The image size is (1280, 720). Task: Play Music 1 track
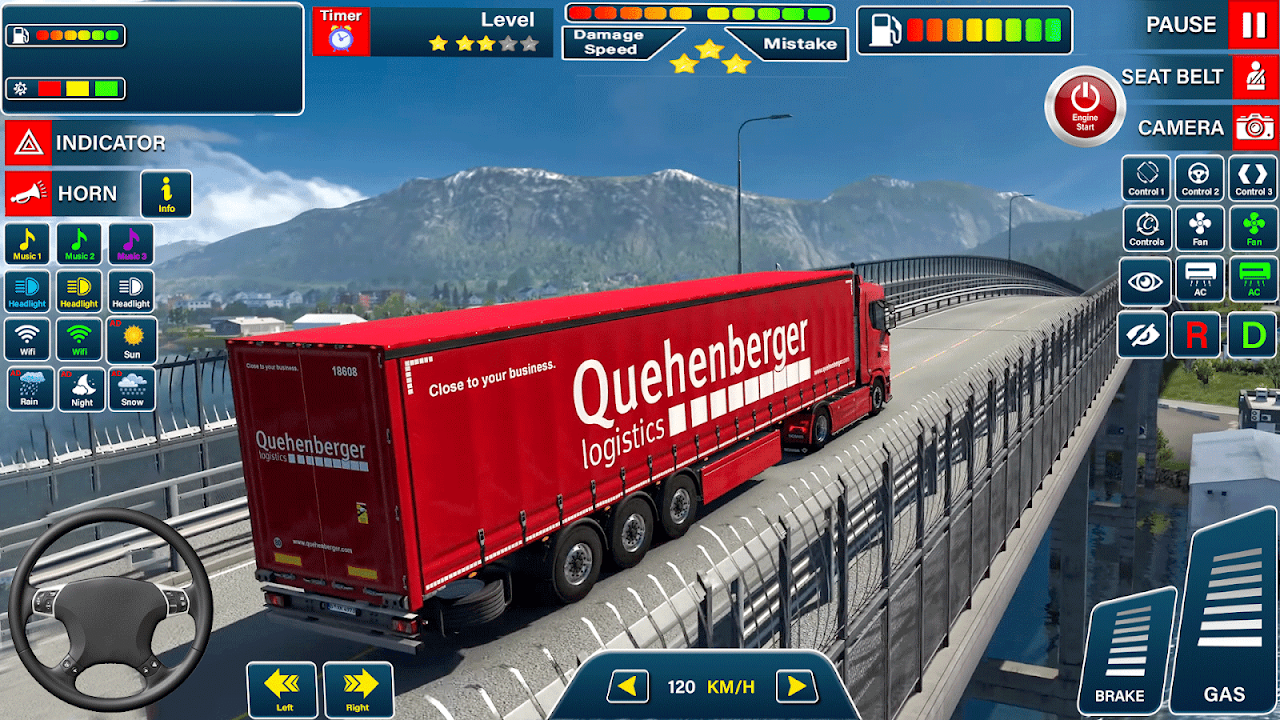click(x=27, y=244)
